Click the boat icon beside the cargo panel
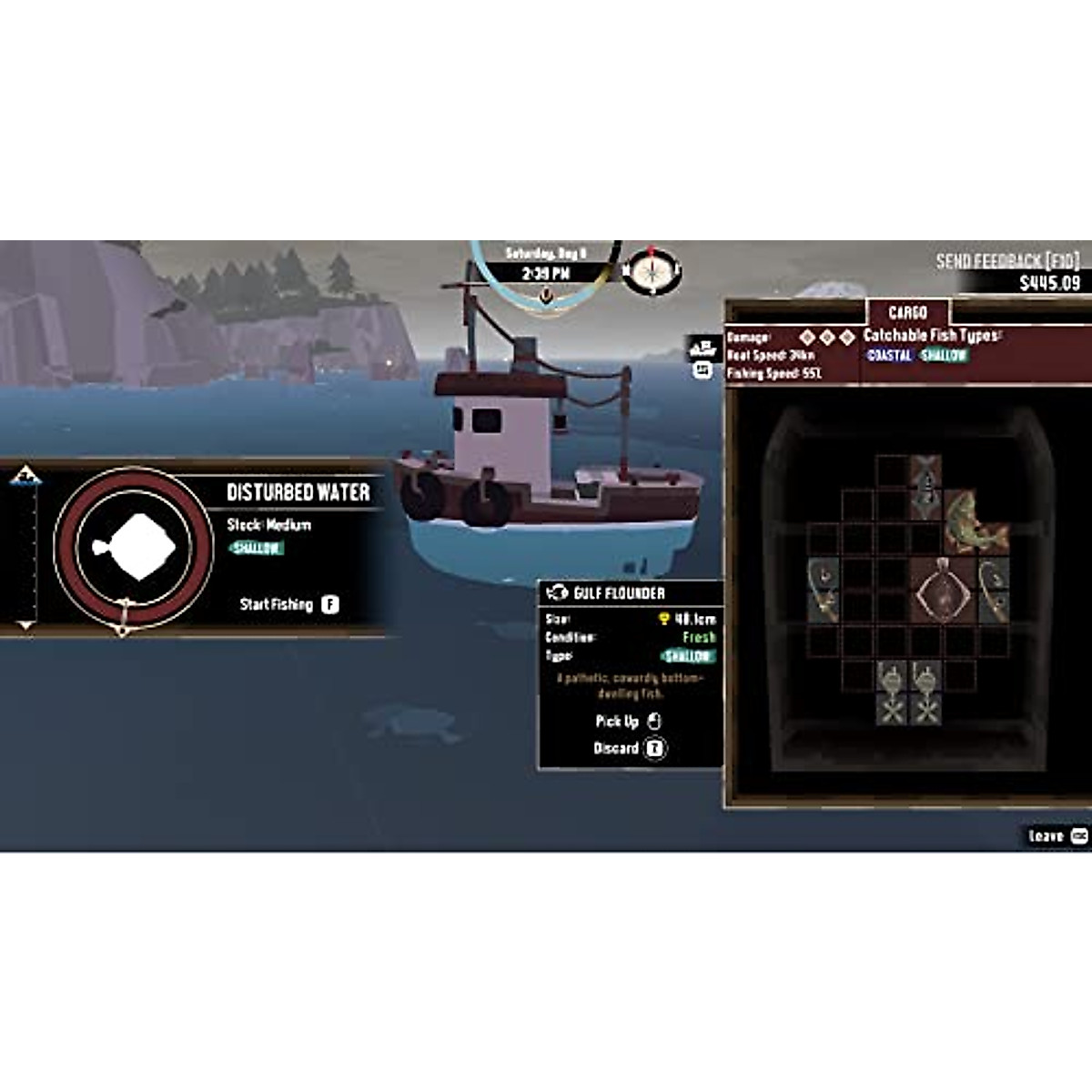The width and height of the screenshot is (1092, 1092). [703, 348]
